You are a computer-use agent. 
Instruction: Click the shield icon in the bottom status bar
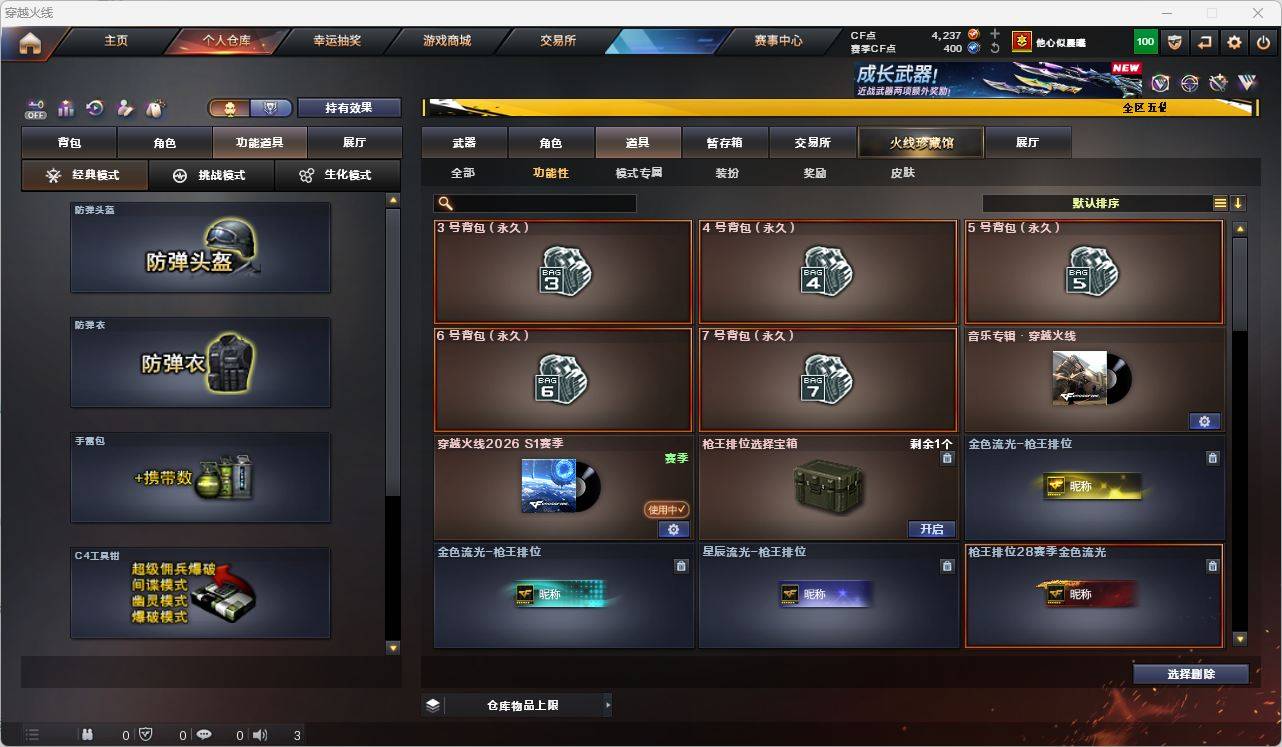146,735
